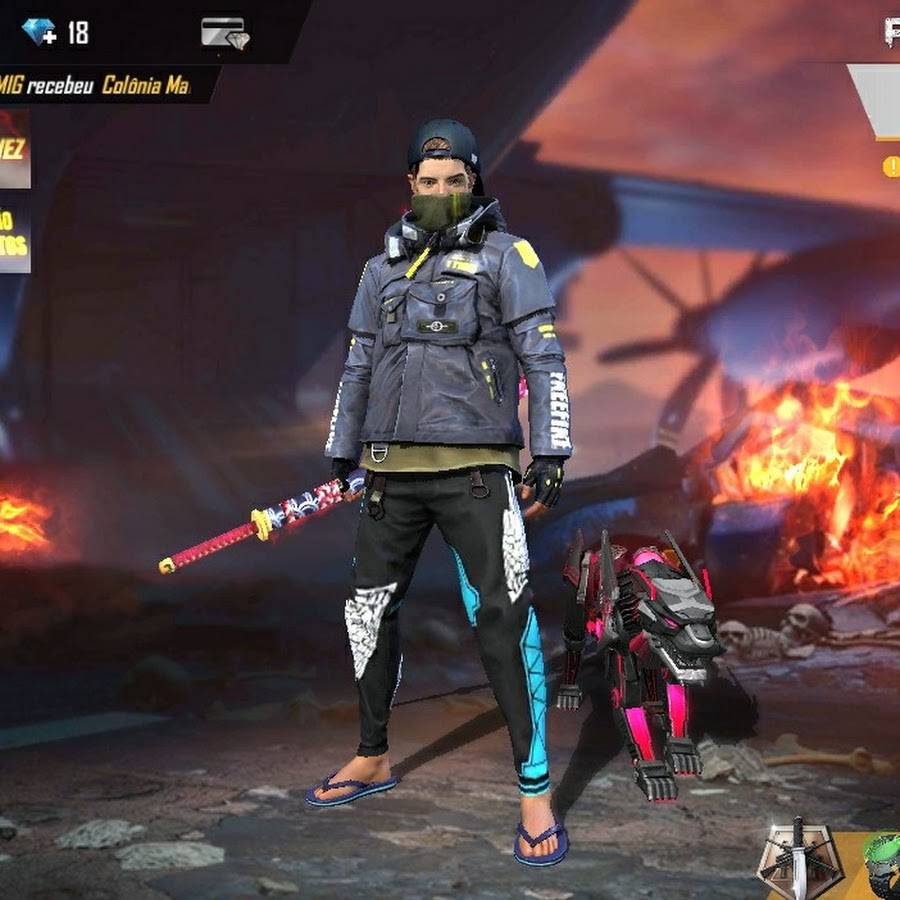Tap the diamond top-up icon
The image size is (900, 900).
point(40,32)
